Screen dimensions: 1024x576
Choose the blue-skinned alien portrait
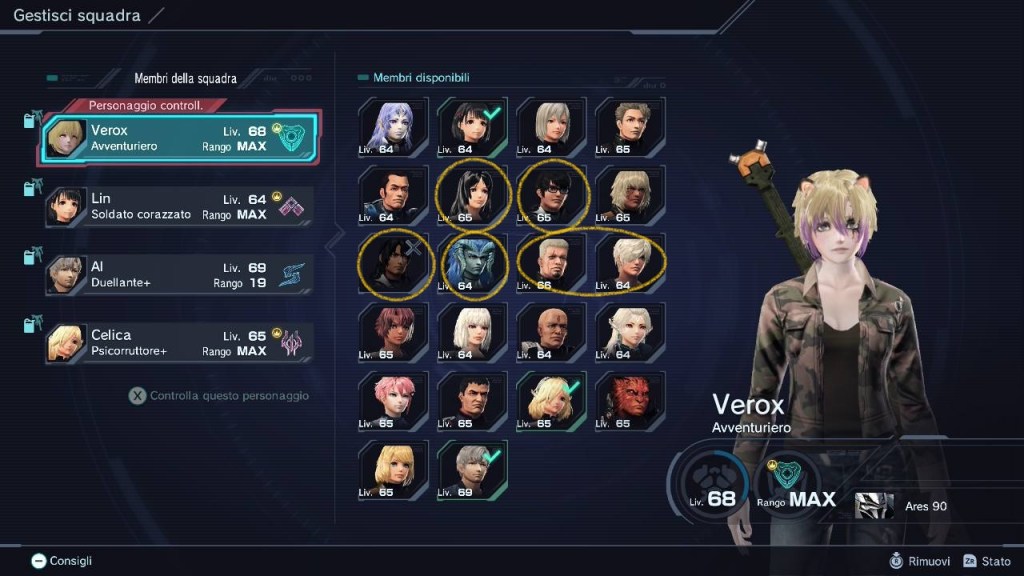tap(472, 264)
